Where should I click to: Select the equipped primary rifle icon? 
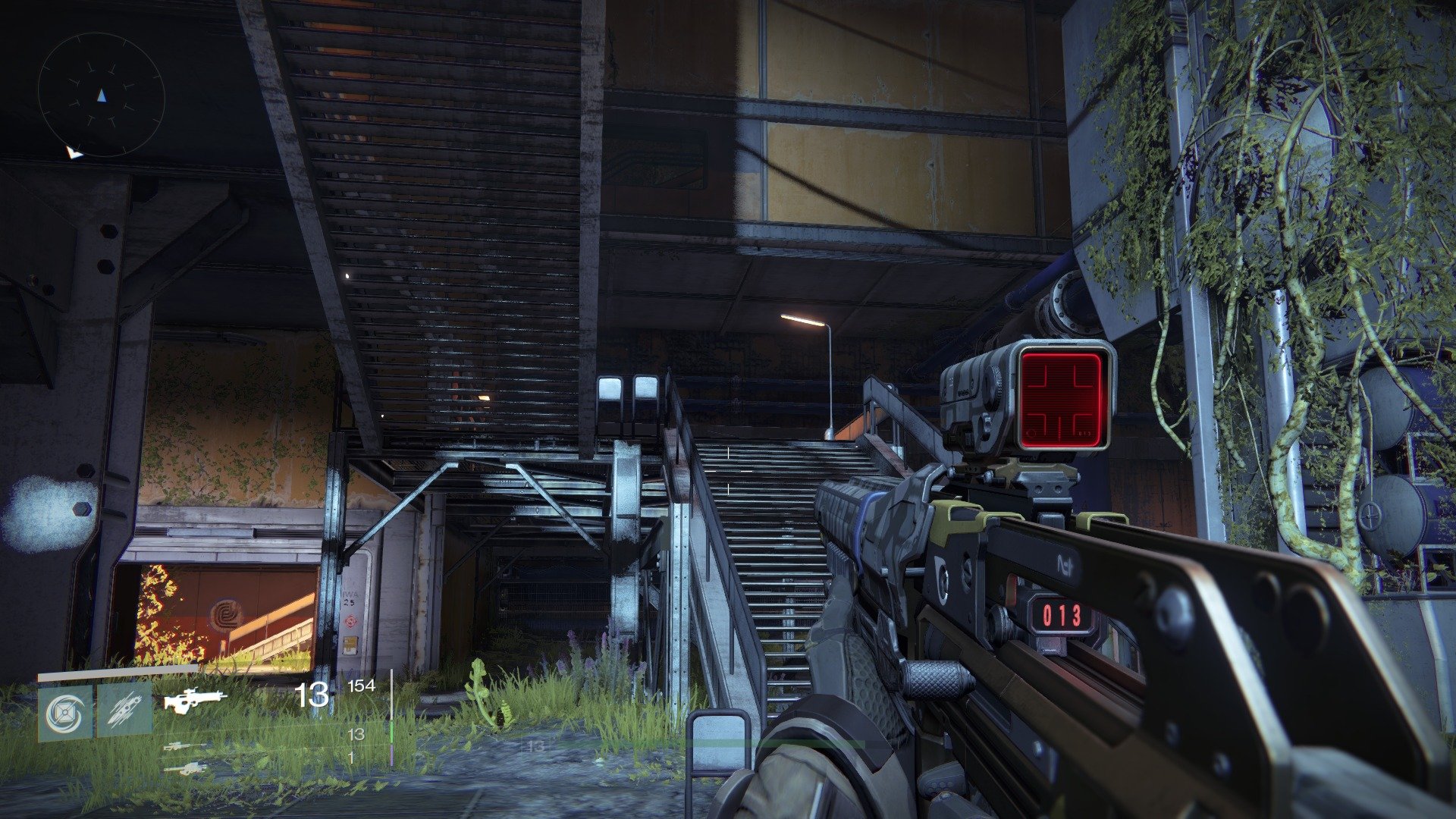[x=196, y=701]
